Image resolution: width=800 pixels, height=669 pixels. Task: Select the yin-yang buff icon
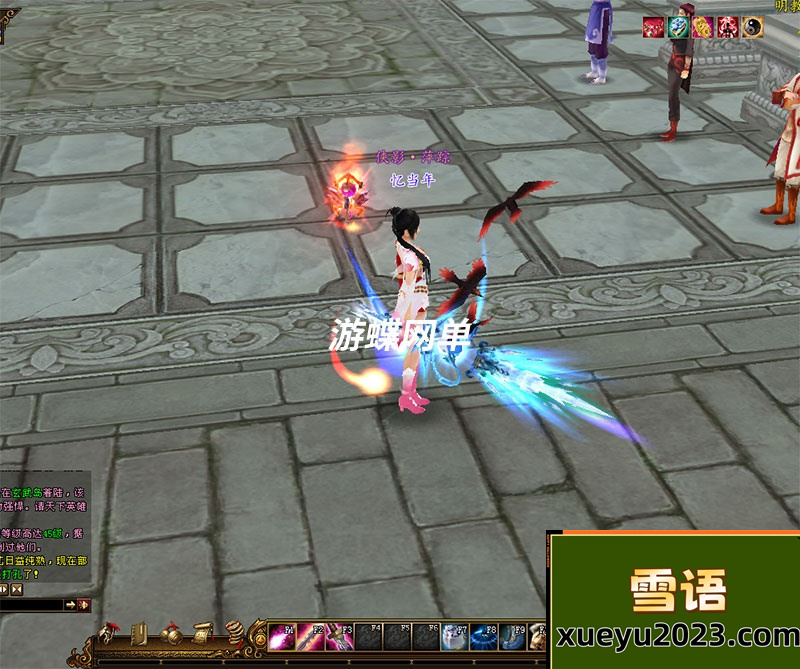tap(751, 27)
